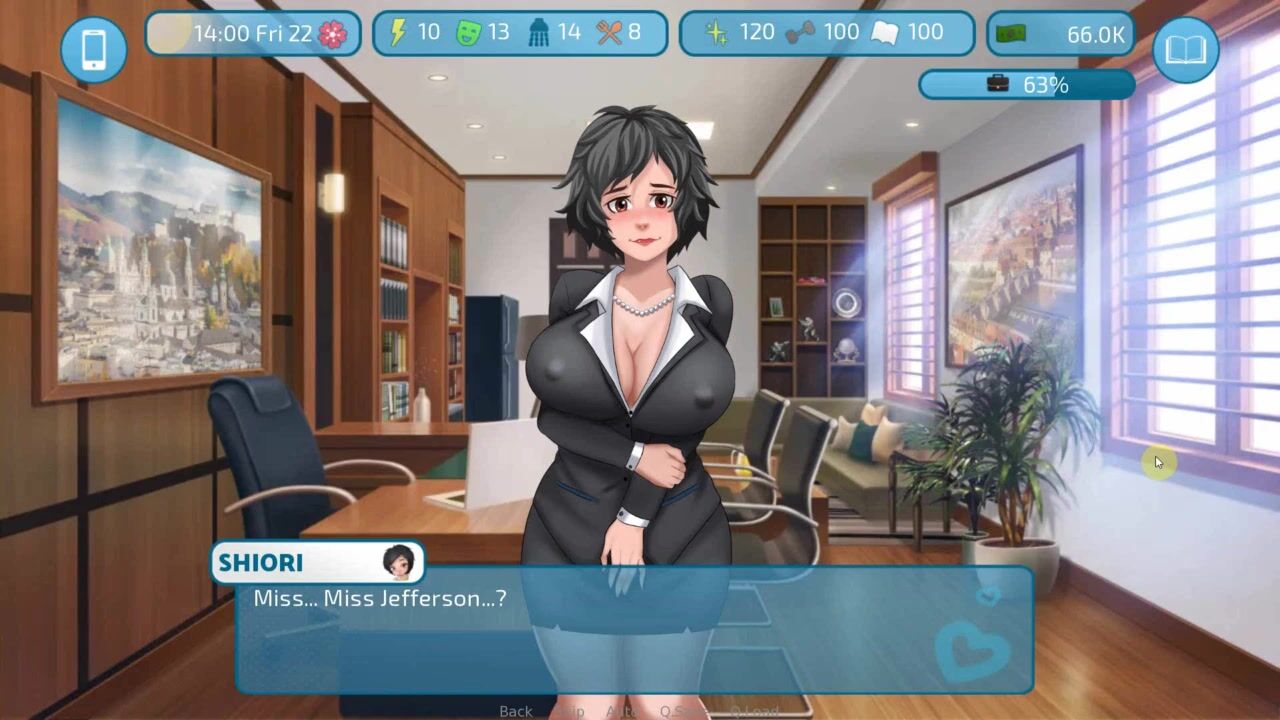Quick load with Q.Load

click(753, 711)
